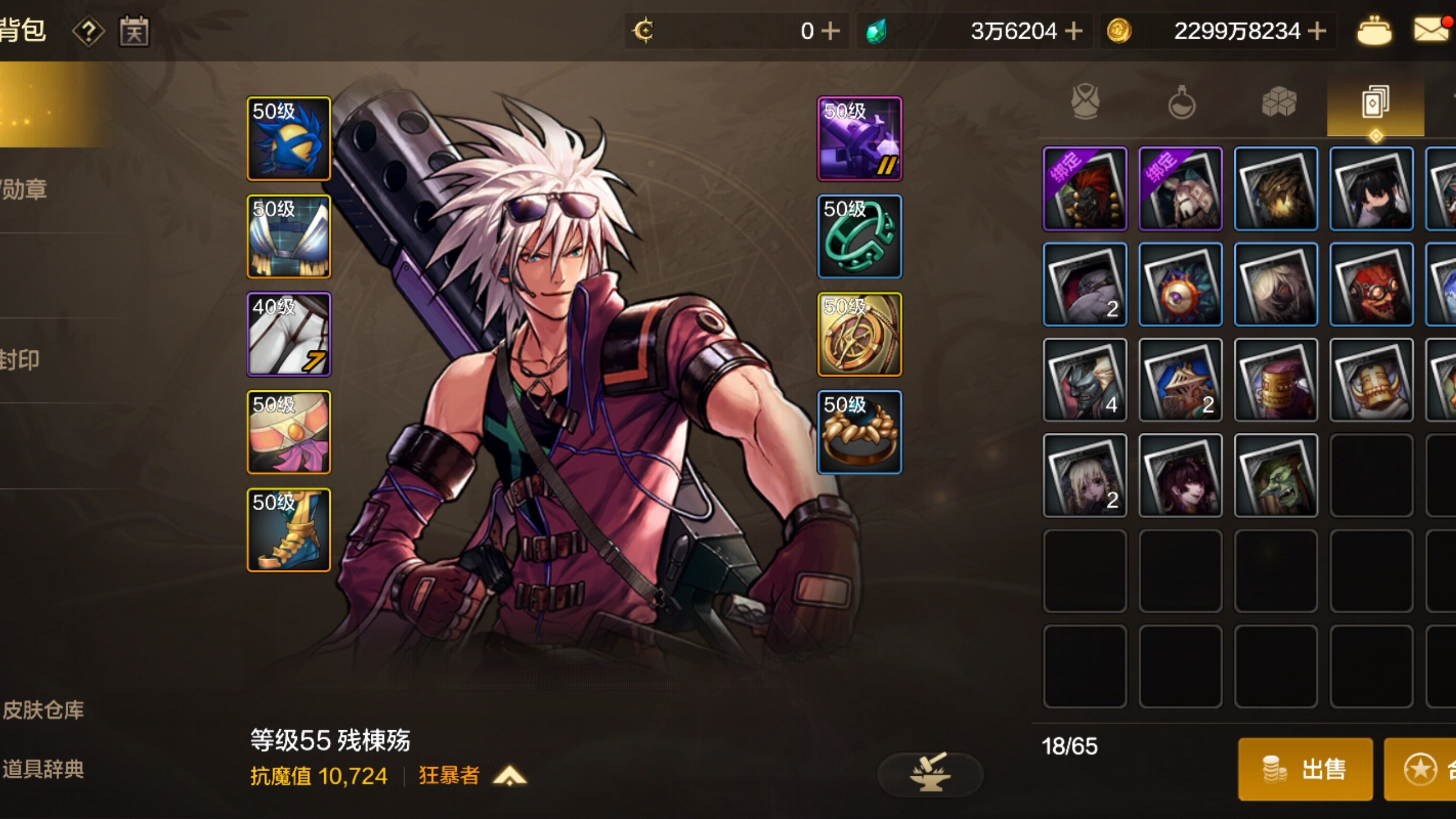Open the calendar icon beside the help icon

coord(134,31)
